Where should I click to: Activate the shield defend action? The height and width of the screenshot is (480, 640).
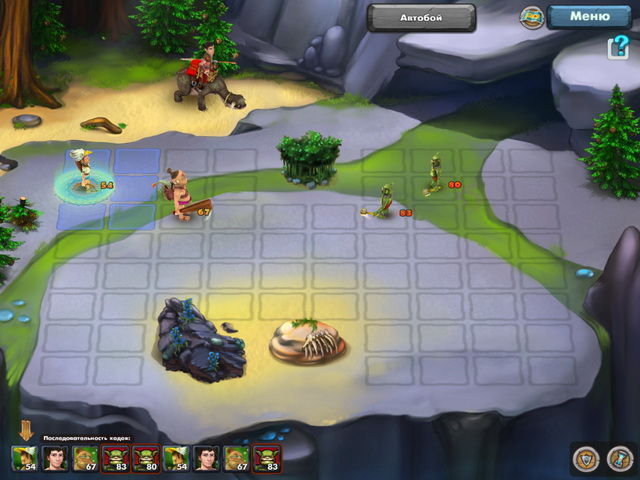586,458
